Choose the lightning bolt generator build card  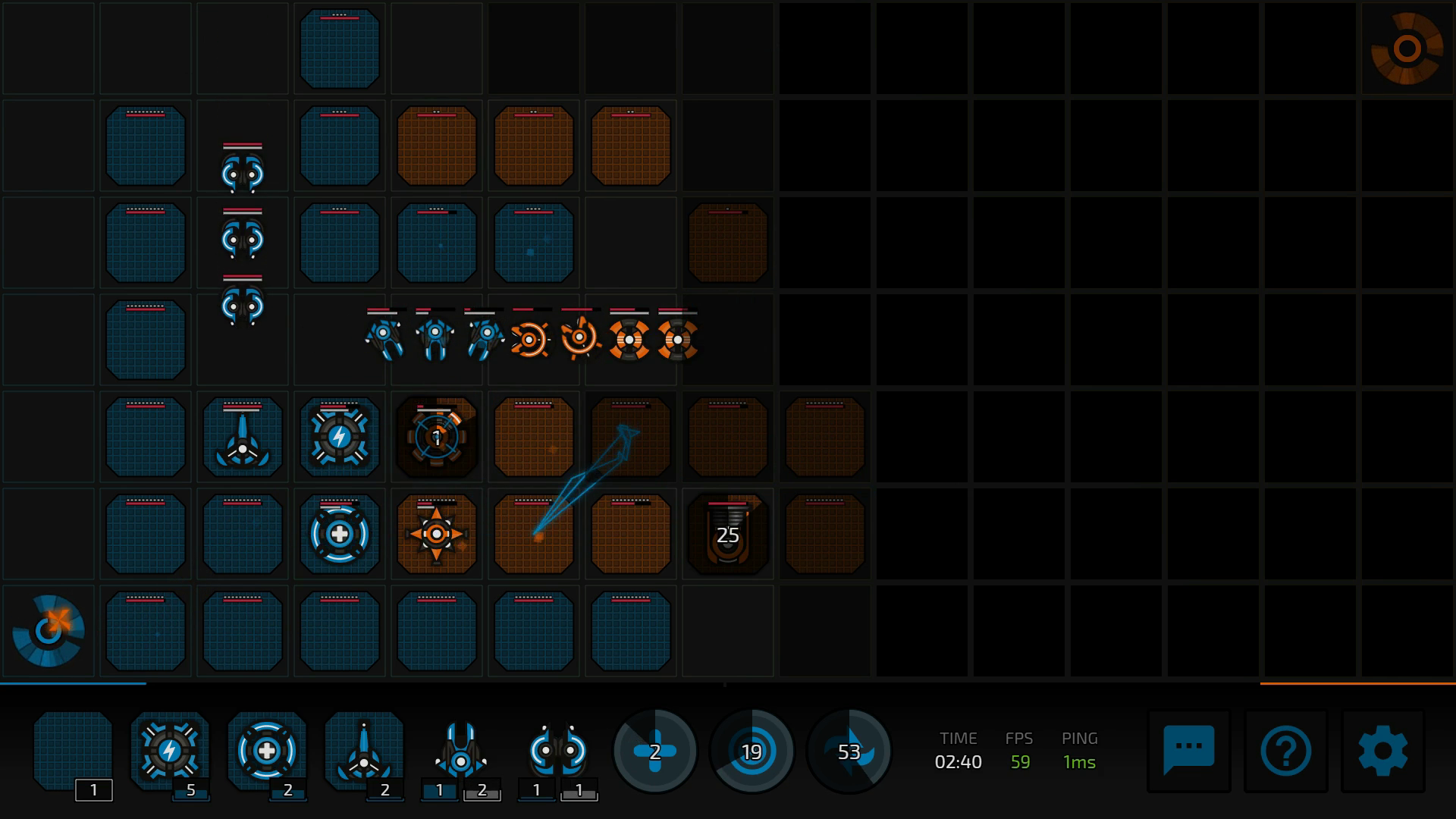tap(170, 751)
